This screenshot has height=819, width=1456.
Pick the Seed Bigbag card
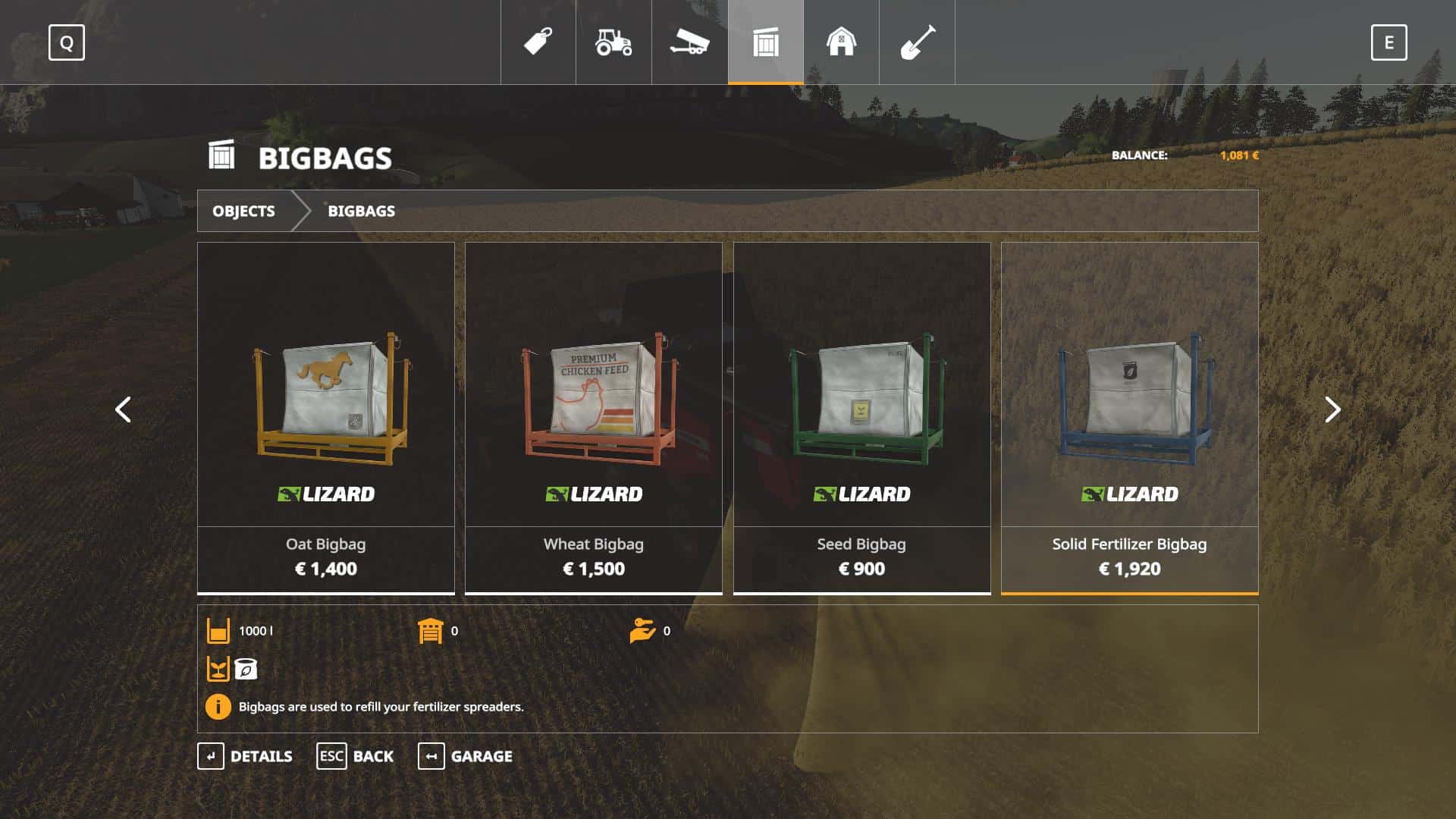861,417
